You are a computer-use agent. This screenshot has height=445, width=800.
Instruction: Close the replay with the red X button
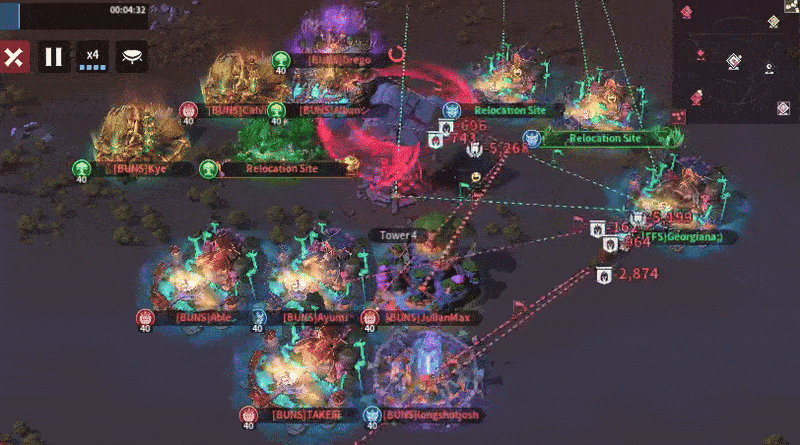point(13,57)
